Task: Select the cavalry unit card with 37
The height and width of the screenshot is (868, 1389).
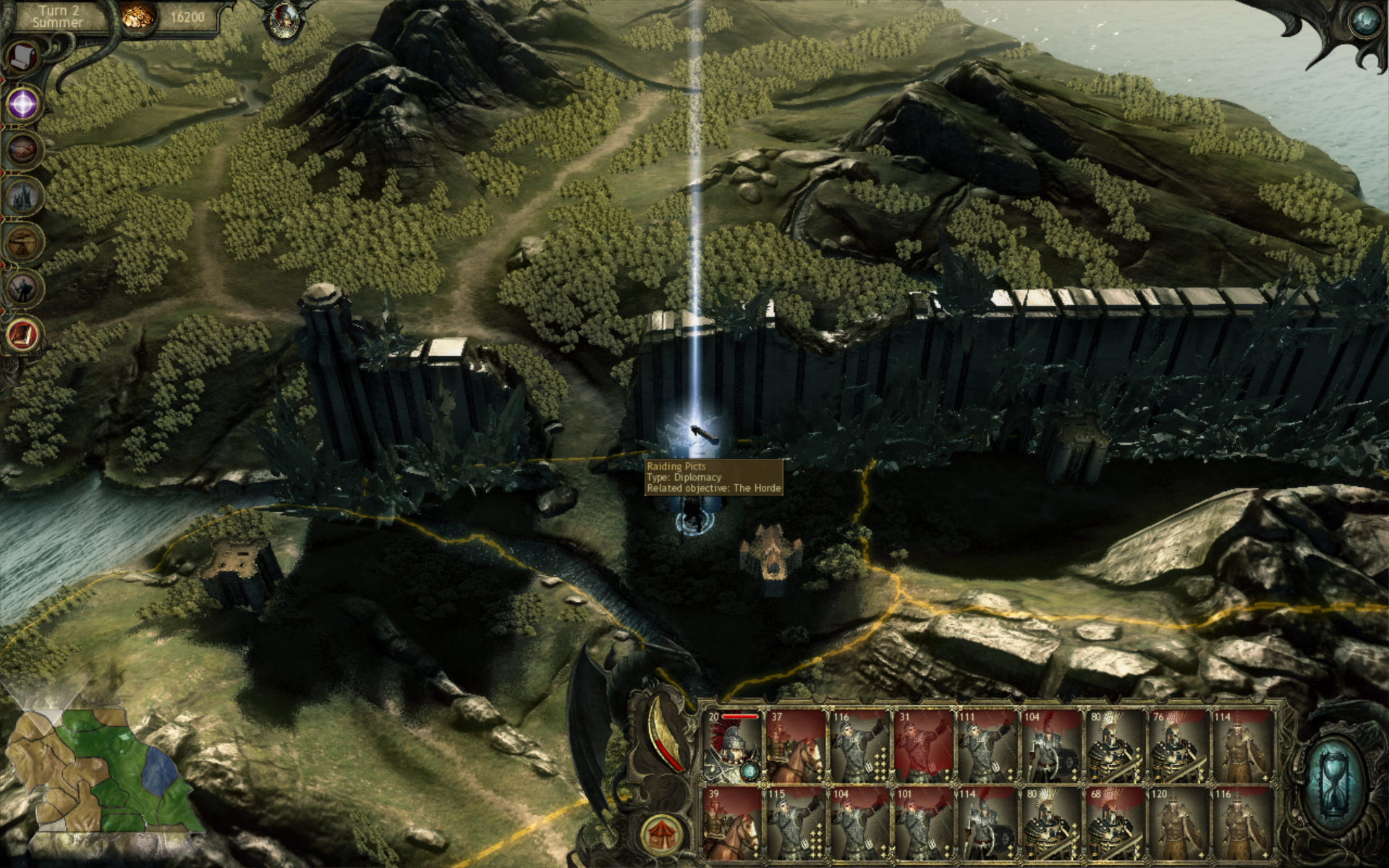Action: (x=796, y=746)
